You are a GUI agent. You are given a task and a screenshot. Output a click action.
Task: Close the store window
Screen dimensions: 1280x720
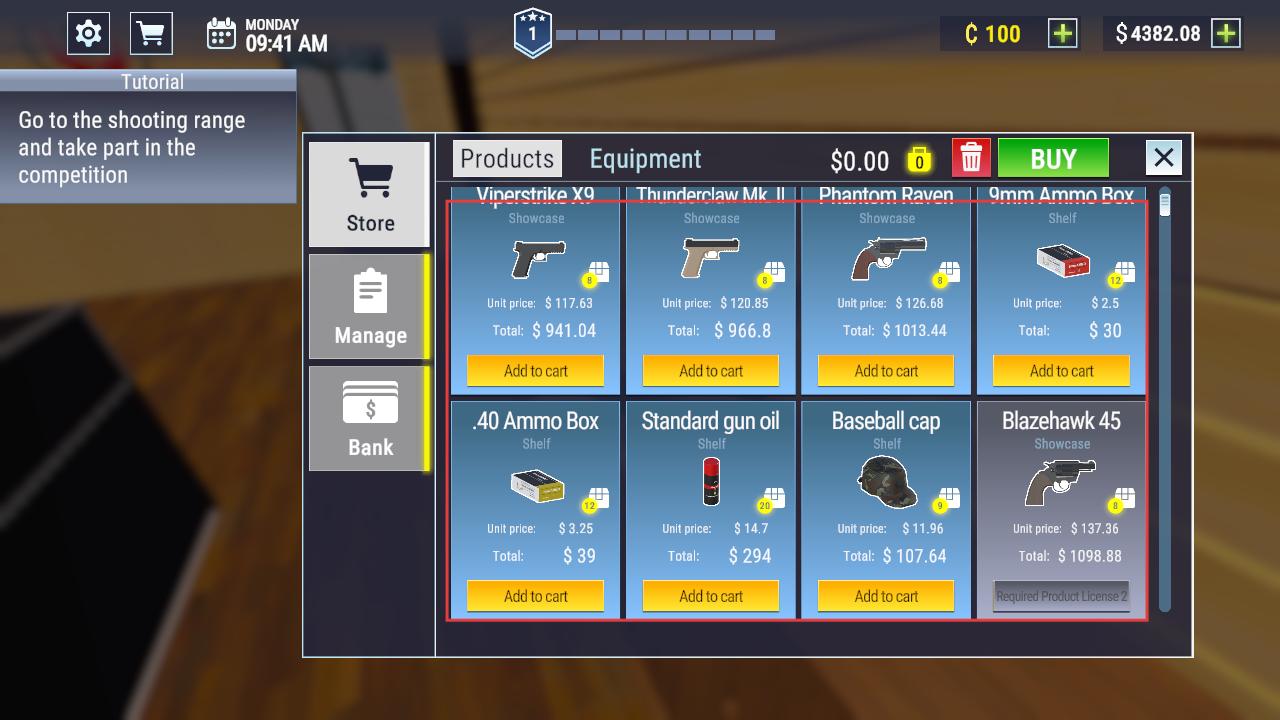pyautogui.click(x=1163, y=158)
